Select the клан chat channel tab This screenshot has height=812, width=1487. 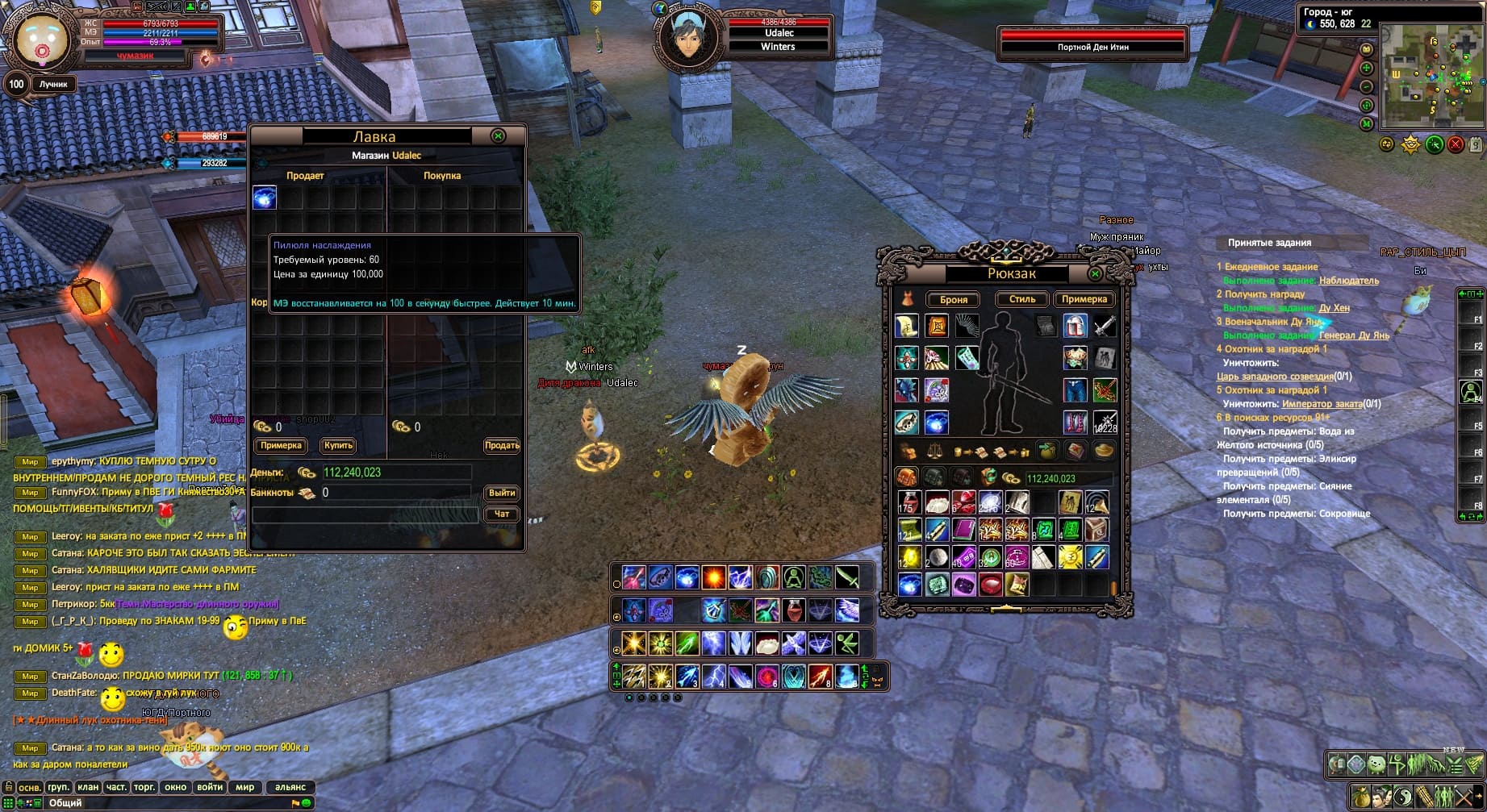88,787
